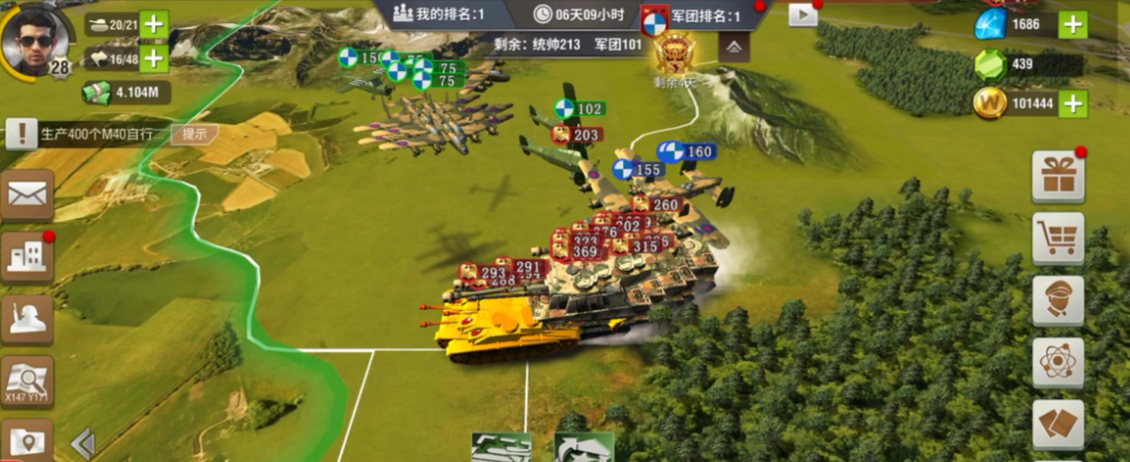Screen dimensions: 1130x462
Task: Tap the plus beside the 20/21 tank count
Action: click(154, 24)
